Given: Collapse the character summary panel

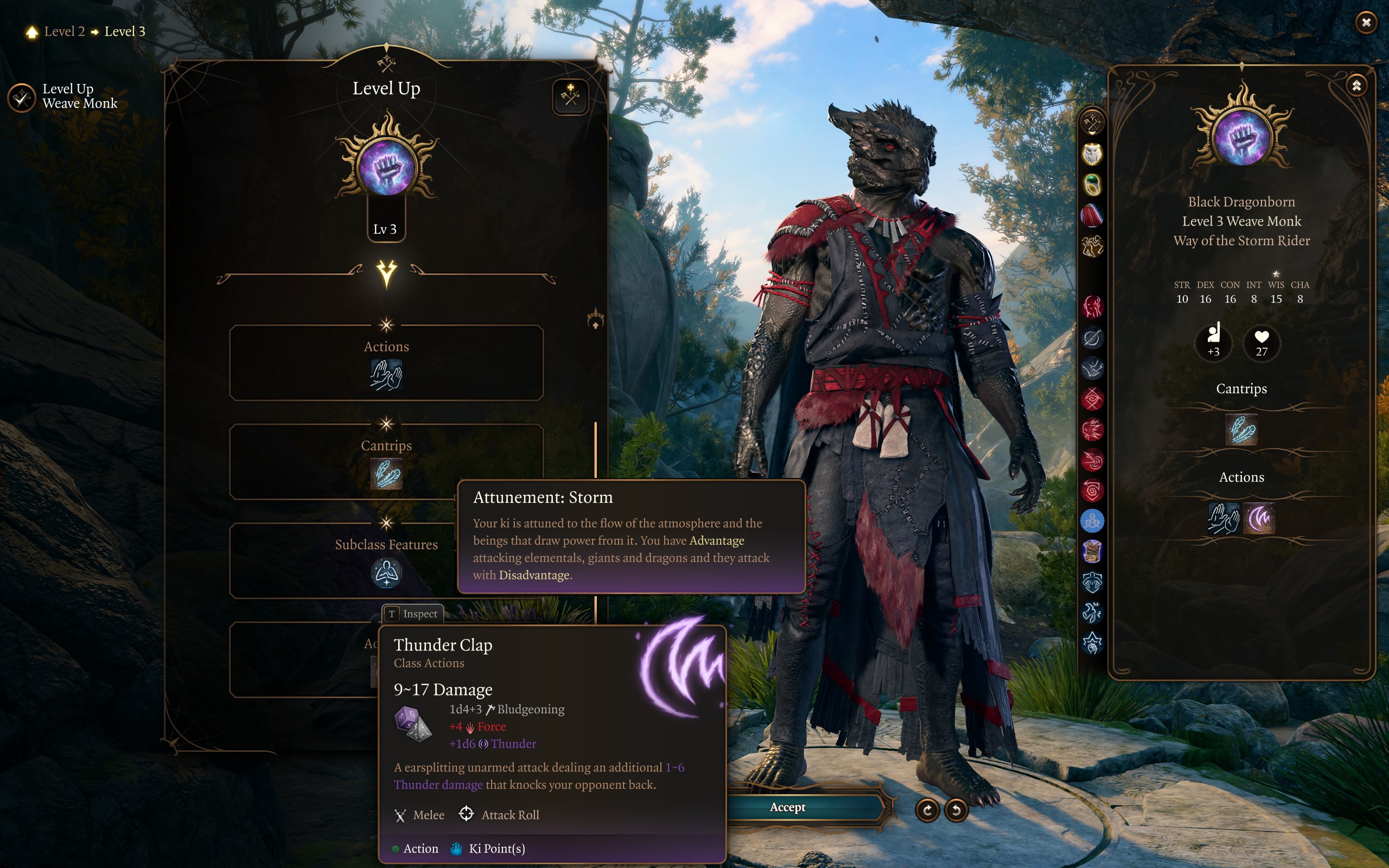Looking at the screenshot, I should [1356, 86].
